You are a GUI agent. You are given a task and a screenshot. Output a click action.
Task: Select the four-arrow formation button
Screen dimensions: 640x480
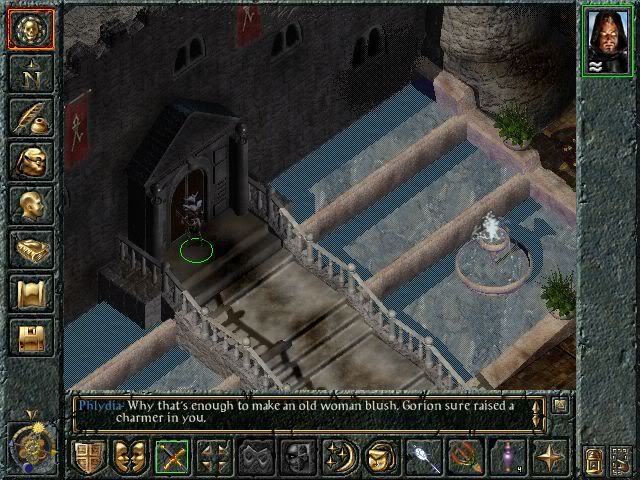click(x=210, y=457)
